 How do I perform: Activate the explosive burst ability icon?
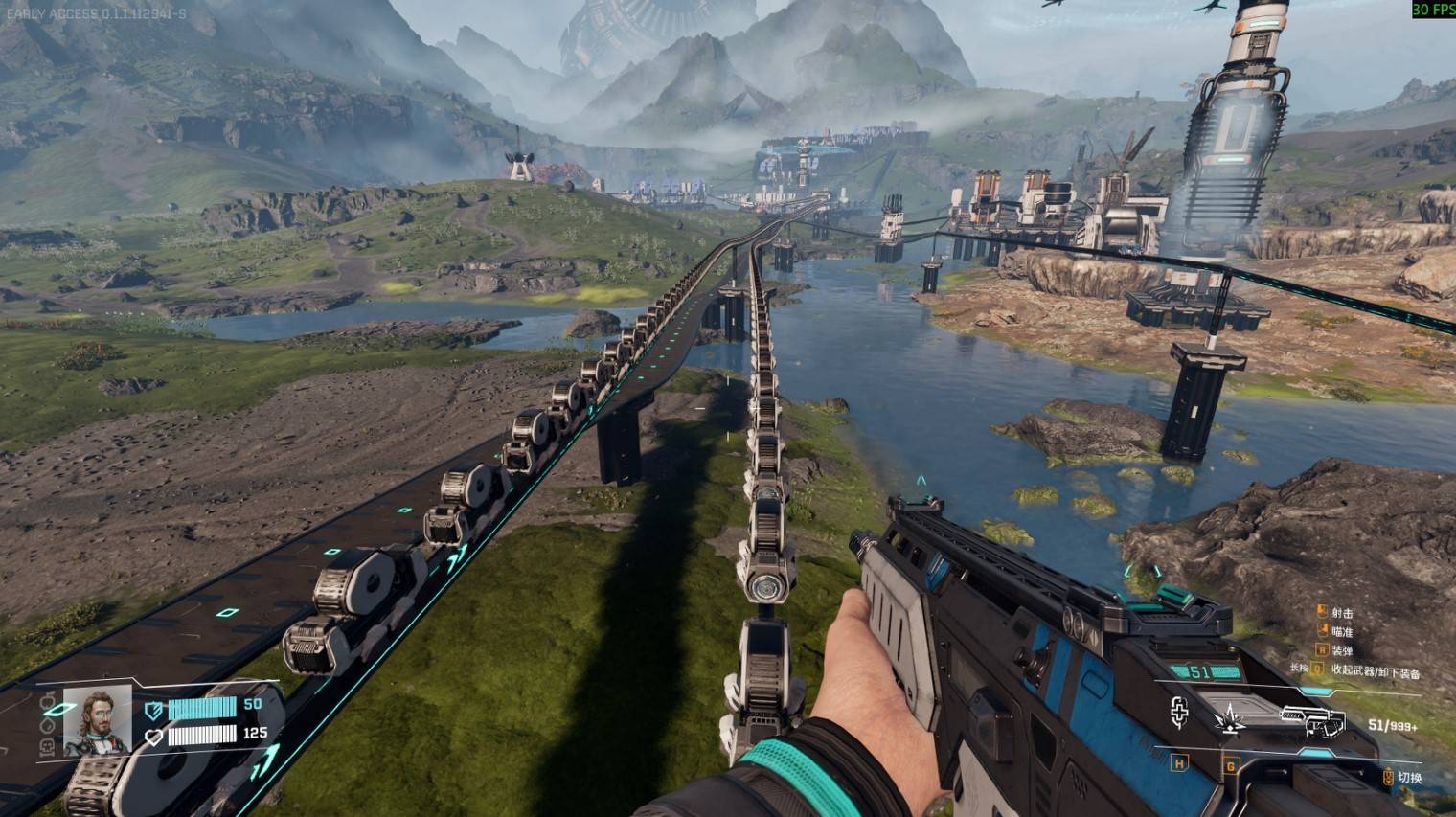coord(1230,717)
